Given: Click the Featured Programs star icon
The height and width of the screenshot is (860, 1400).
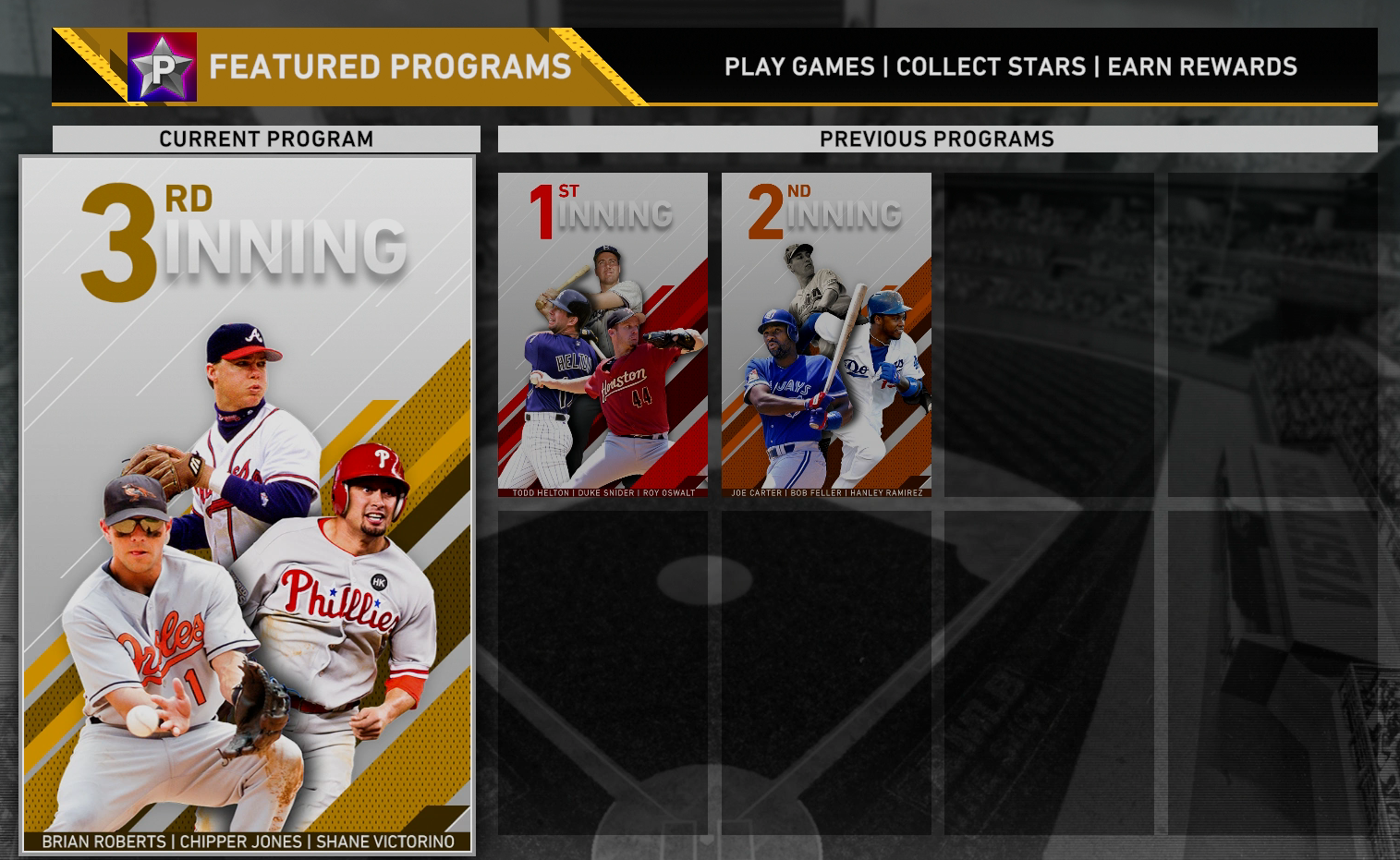Looking at the screenshot, I should pyautogui.click(x=162, y=67).
